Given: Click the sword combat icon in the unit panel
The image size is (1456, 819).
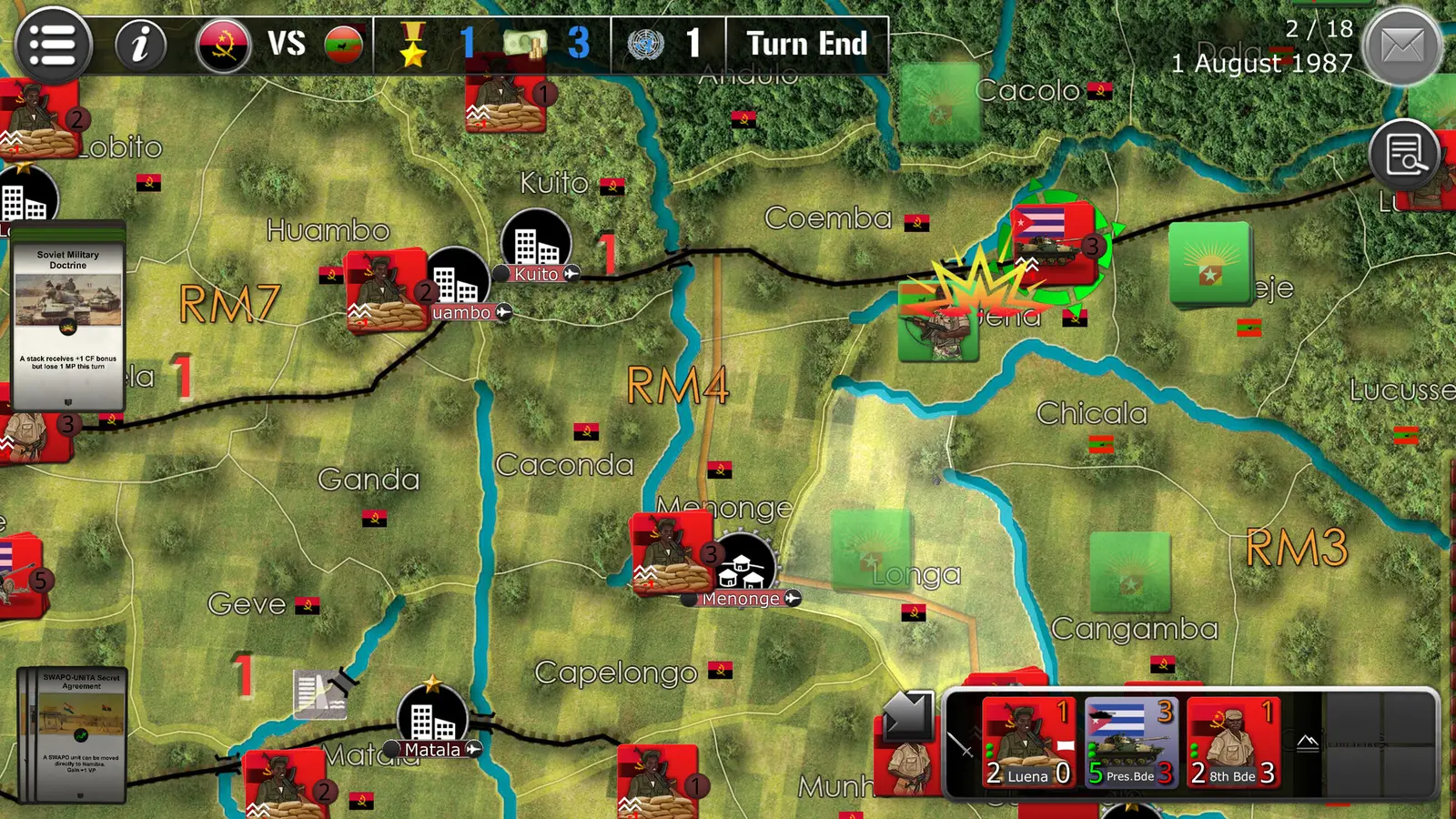Looking at the screenshot, I should (x=958, y=746).
